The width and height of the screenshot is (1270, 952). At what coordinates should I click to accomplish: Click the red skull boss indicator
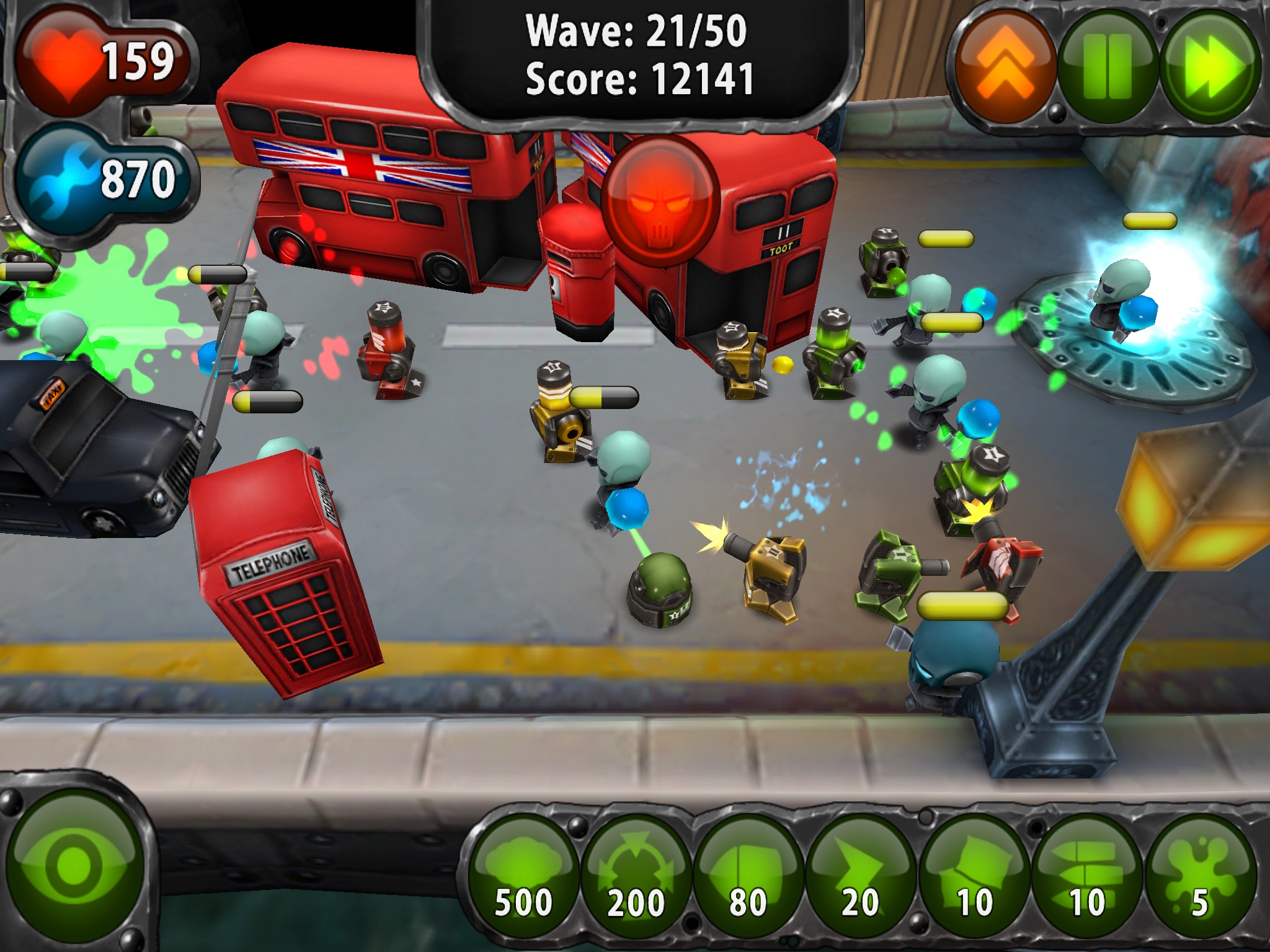(660, 201)
